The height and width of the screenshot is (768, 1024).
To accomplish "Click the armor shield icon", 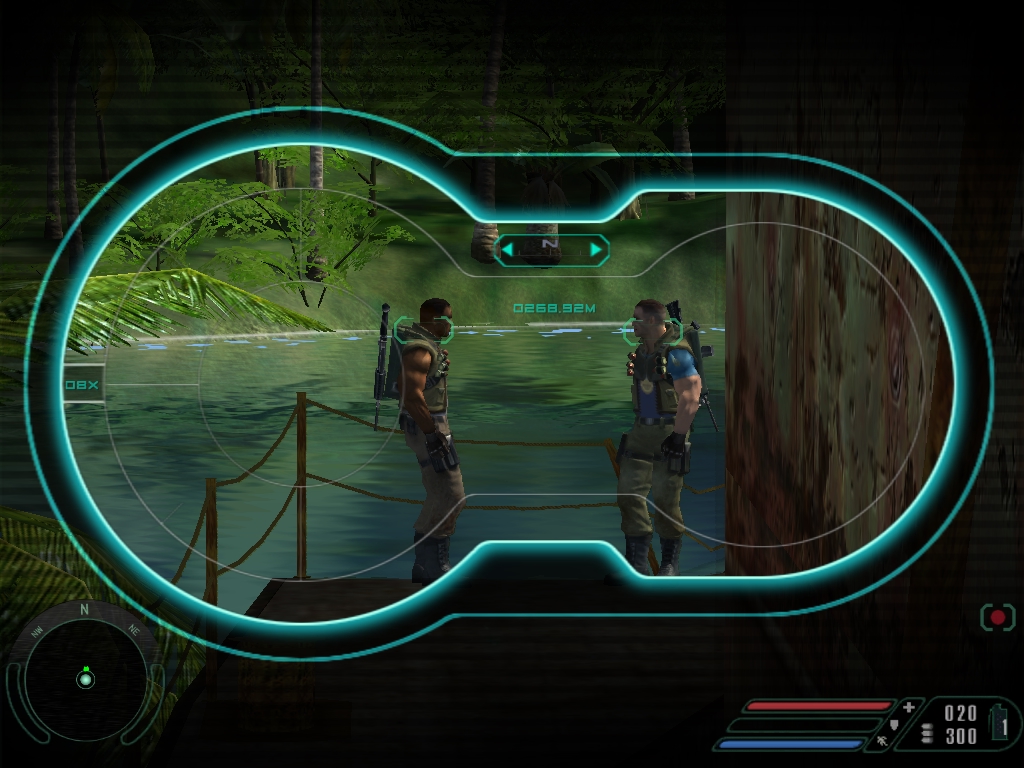I will [894, 724].
